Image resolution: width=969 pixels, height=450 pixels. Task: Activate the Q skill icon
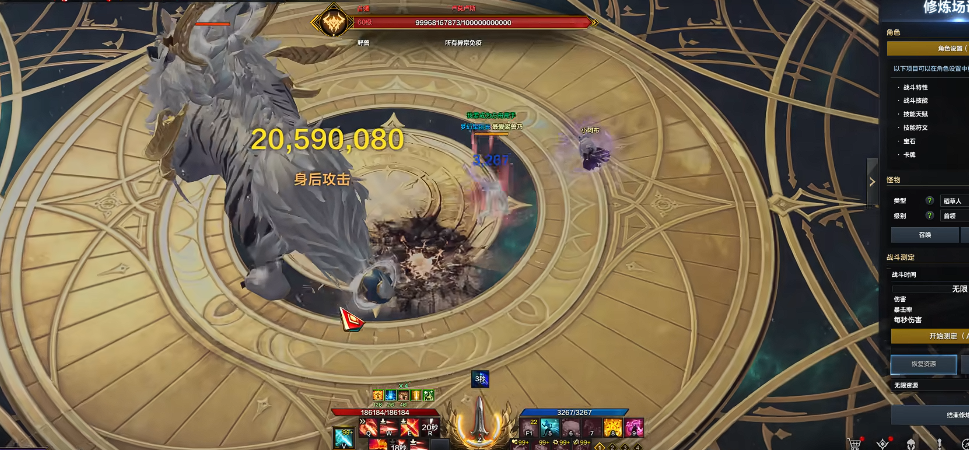pyautogui.click(x=369, y=427)
